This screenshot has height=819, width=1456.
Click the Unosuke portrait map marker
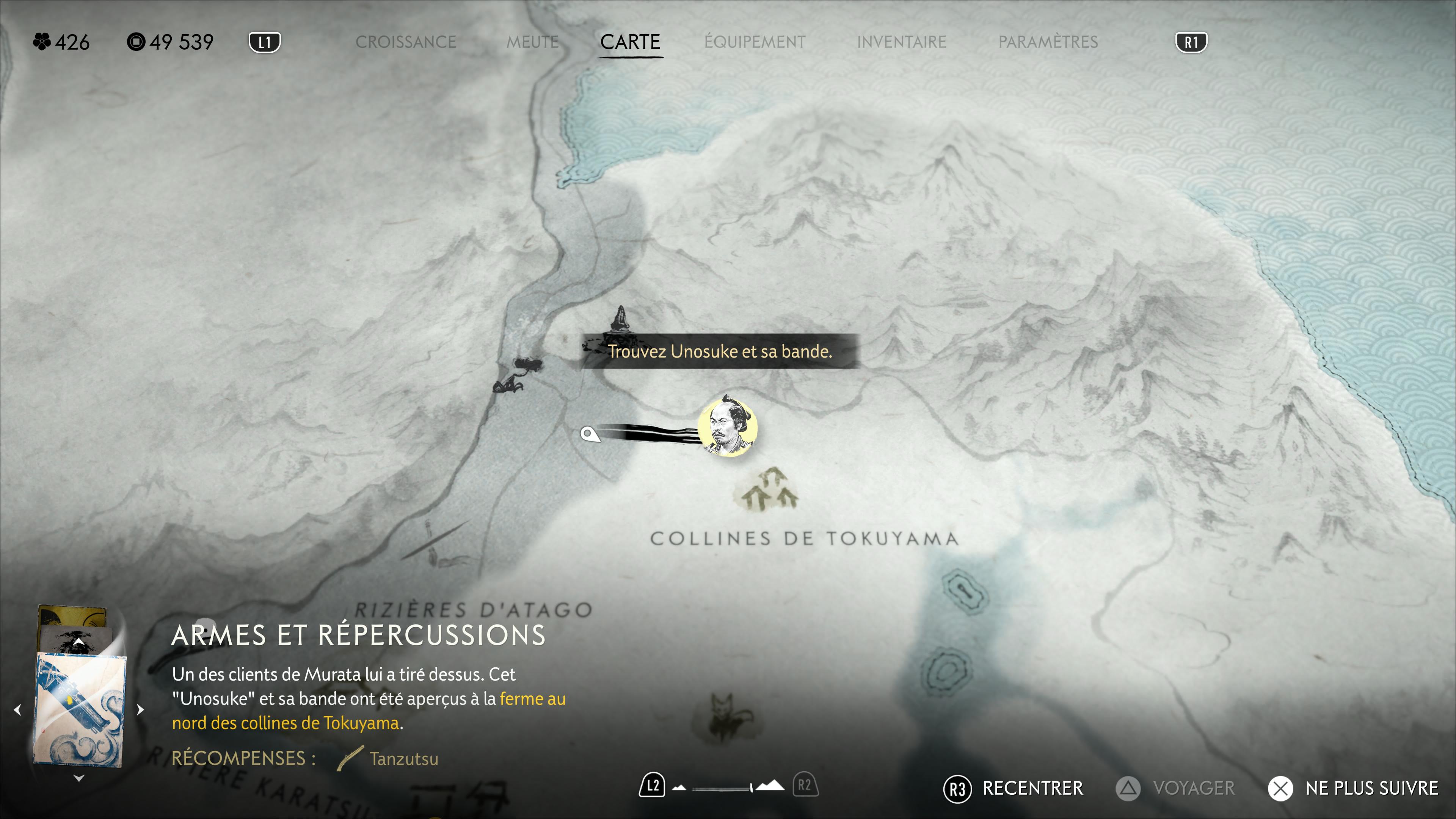(727, 427)
